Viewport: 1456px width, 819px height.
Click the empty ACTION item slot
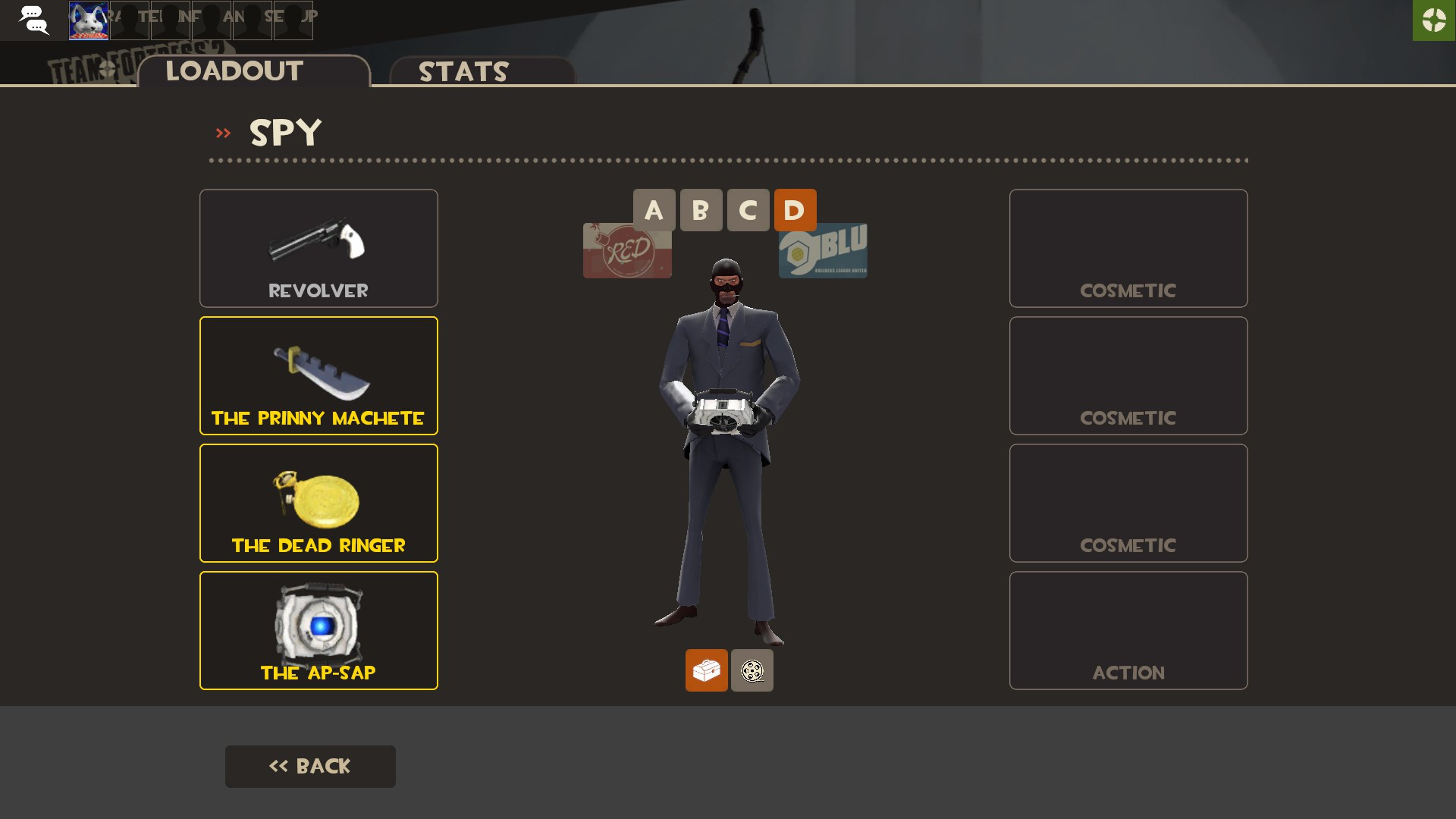click(x=1128, y=629)
